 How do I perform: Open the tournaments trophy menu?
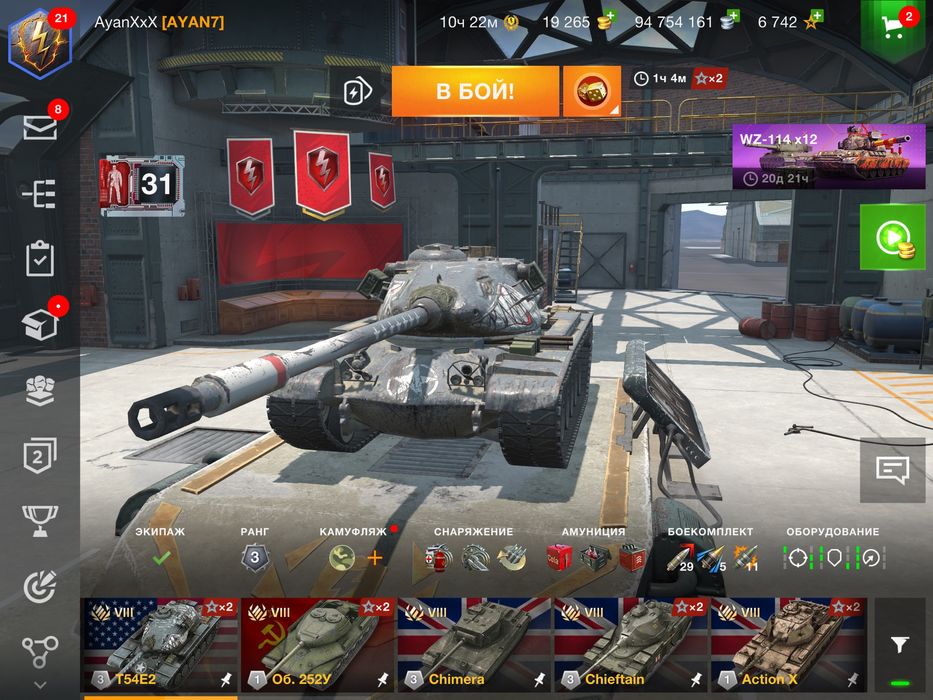point(40,519)
